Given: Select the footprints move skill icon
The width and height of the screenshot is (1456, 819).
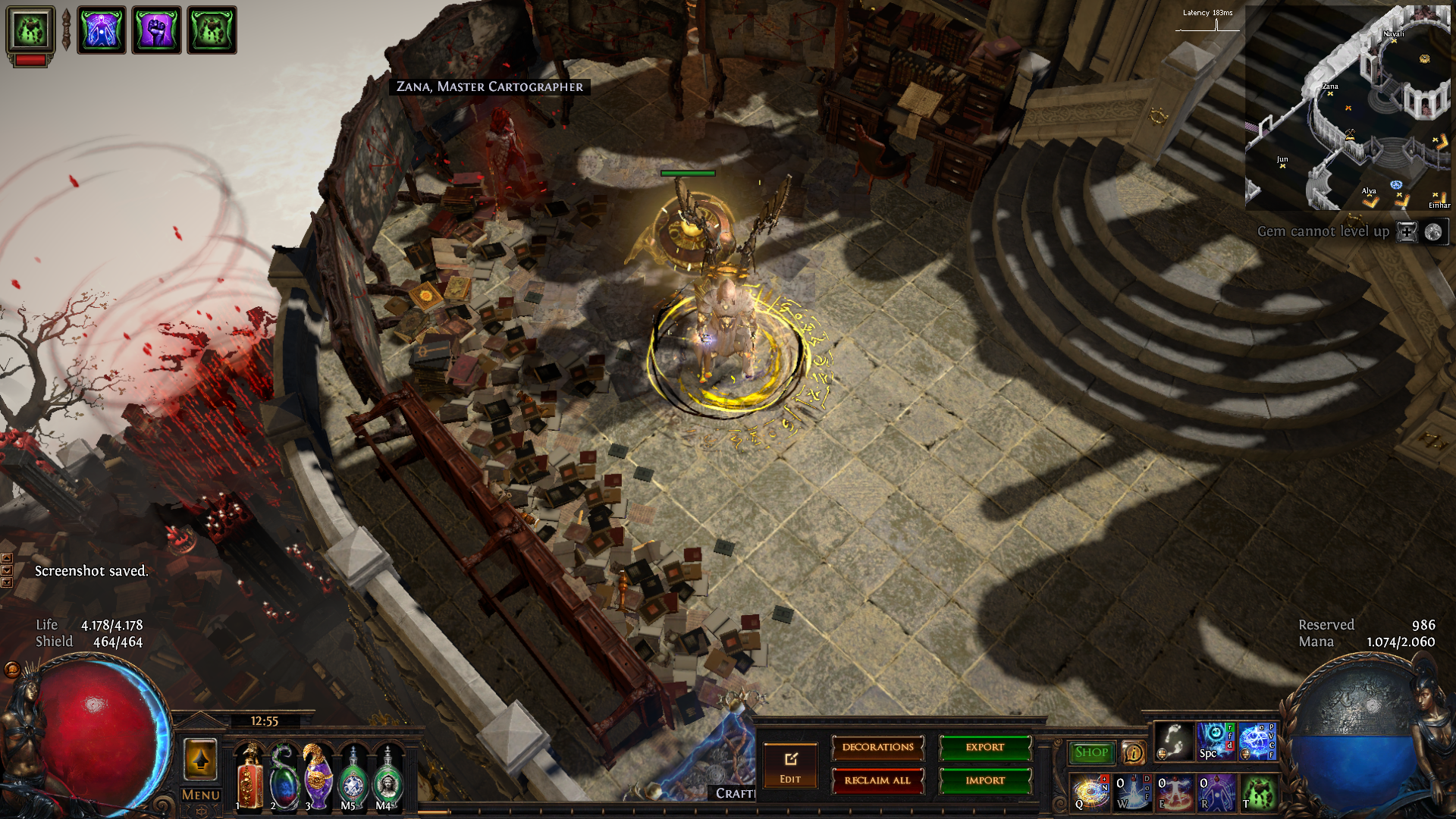Looking at the screenshot, I should (x=1173, y=741).
